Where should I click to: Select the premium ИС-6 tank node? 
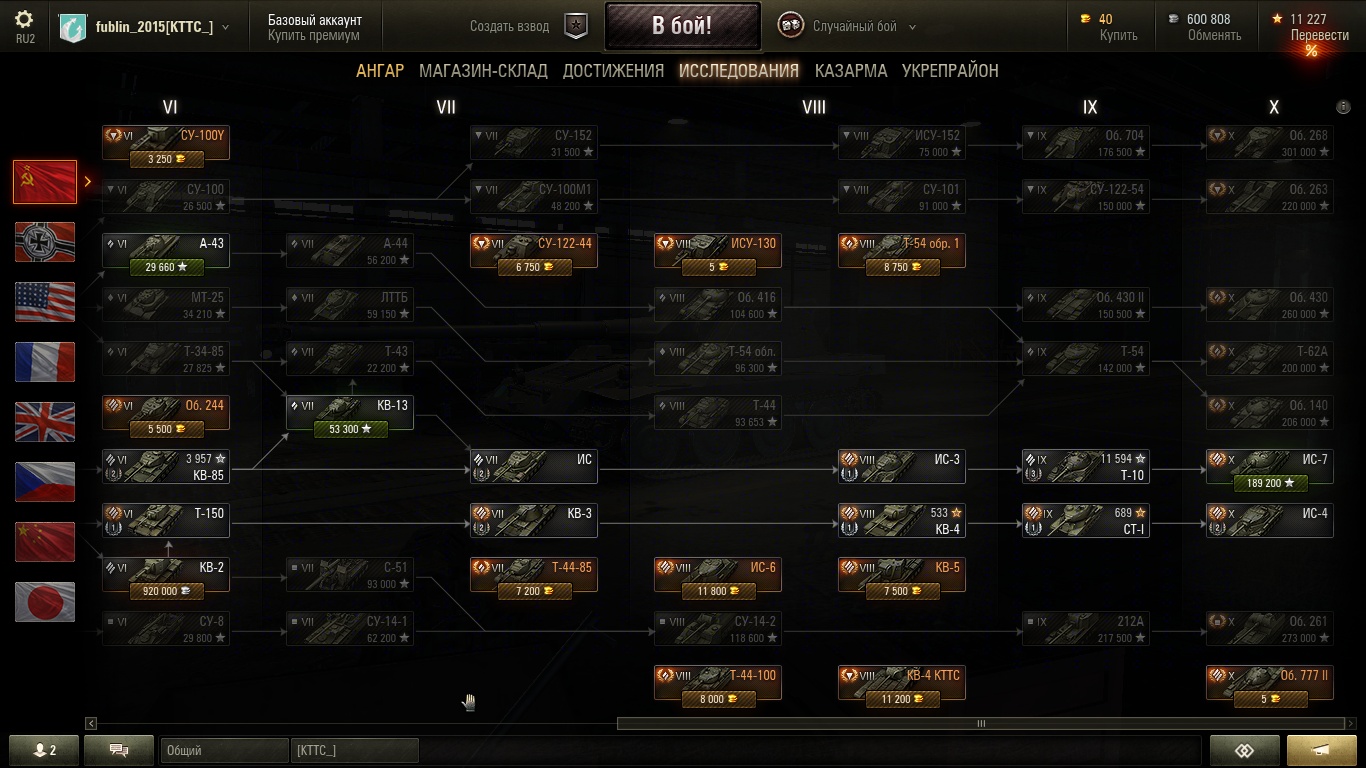(x=717, y=575)
